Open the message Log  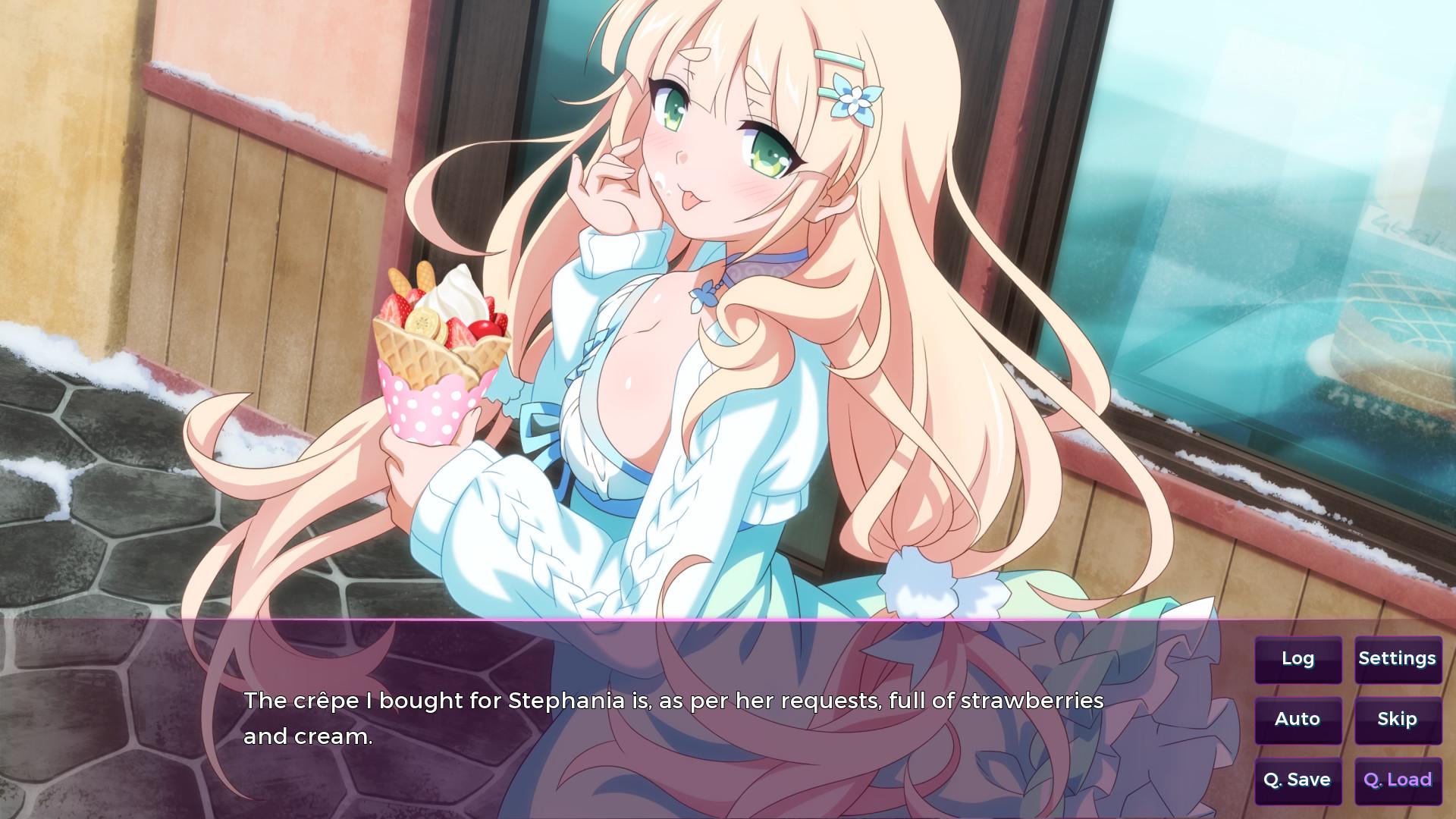[x=1298, y=659]
